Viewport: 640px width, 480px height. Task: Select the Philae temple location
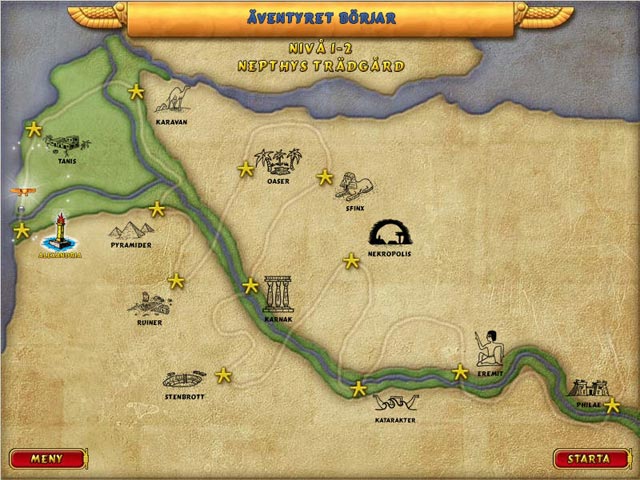586,389
